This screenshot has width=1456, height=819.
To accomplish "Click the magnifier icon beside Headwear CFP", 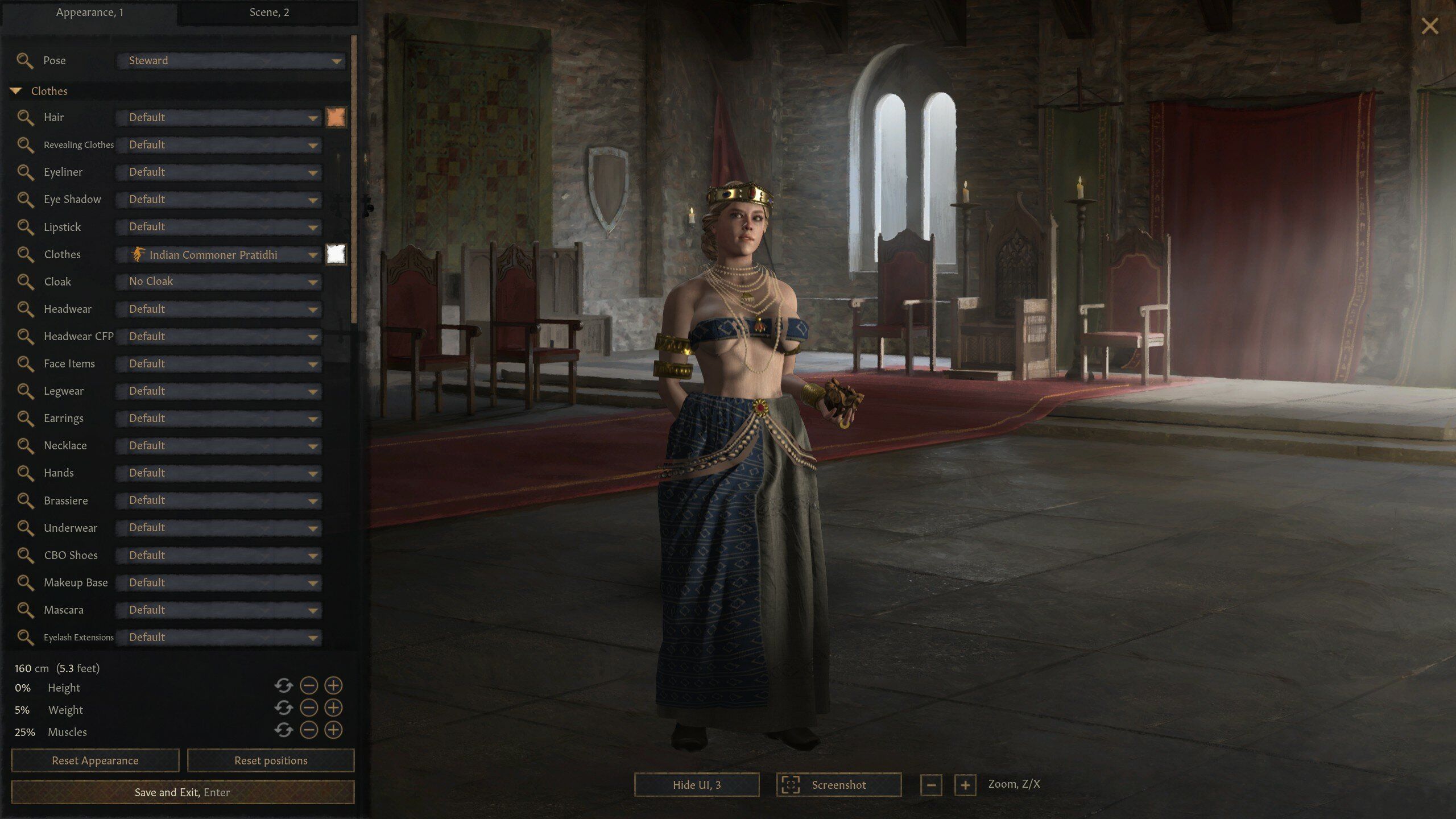I will tap(26, 336).
